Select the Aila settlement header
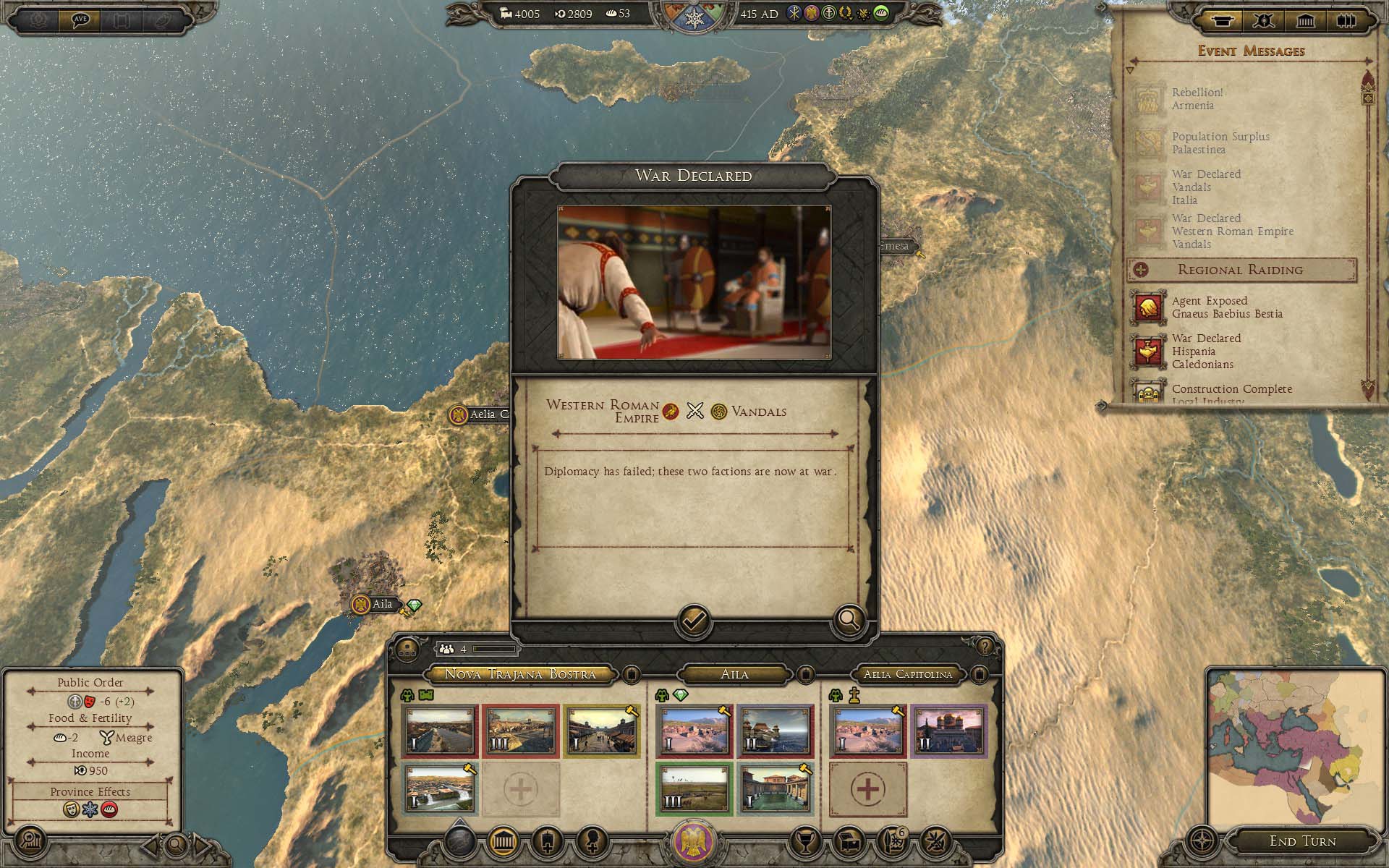 734,674
